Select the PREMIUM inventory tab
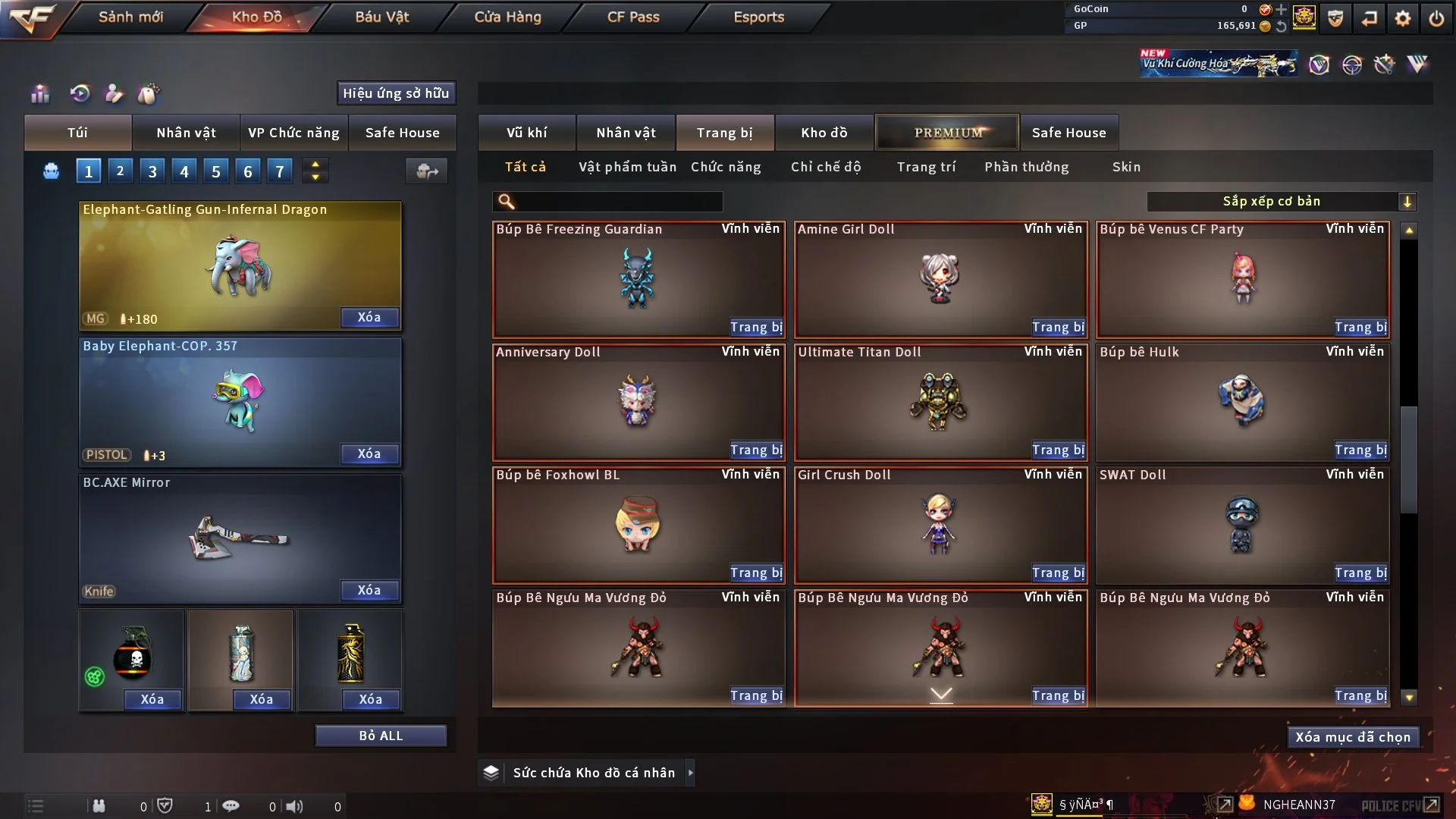The height and width of the screenshot is (819, 1456). (947, 133)
